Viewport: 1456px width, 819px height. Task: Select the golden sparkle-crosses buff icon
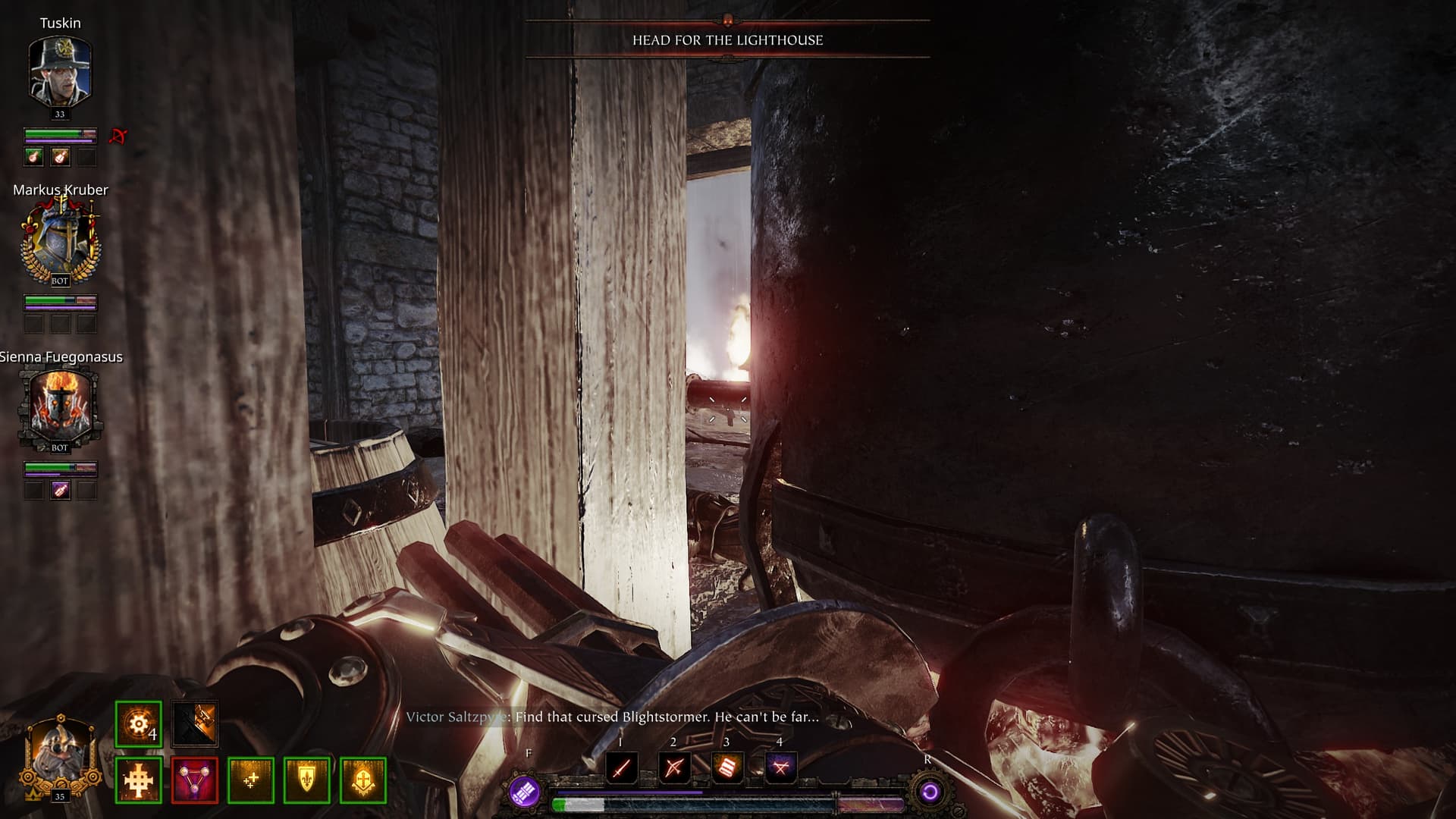pos(251,780)
